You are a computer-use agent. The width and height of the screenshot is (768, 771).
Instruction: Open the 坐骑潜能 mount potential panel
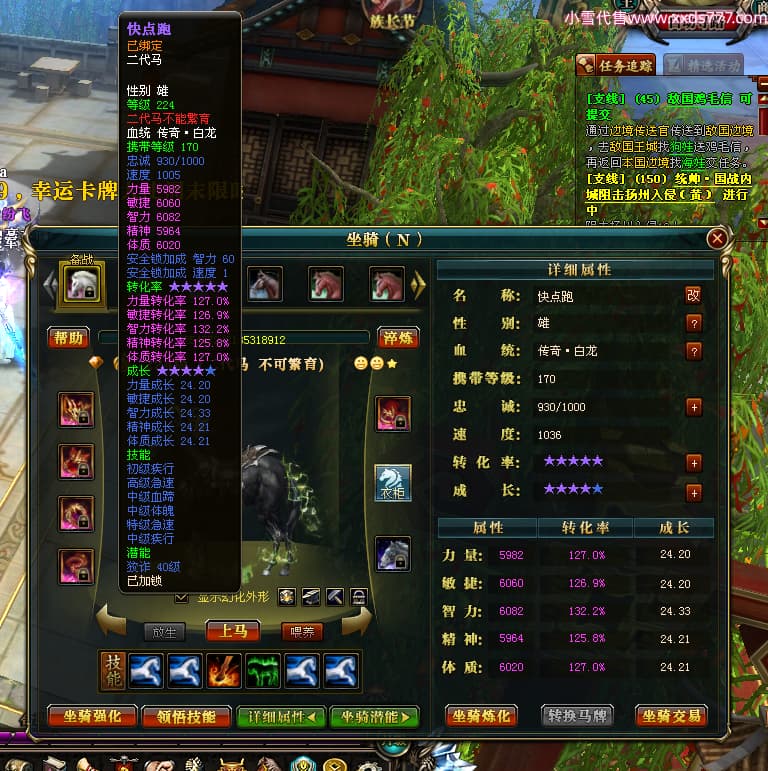(x=374, y=716)
